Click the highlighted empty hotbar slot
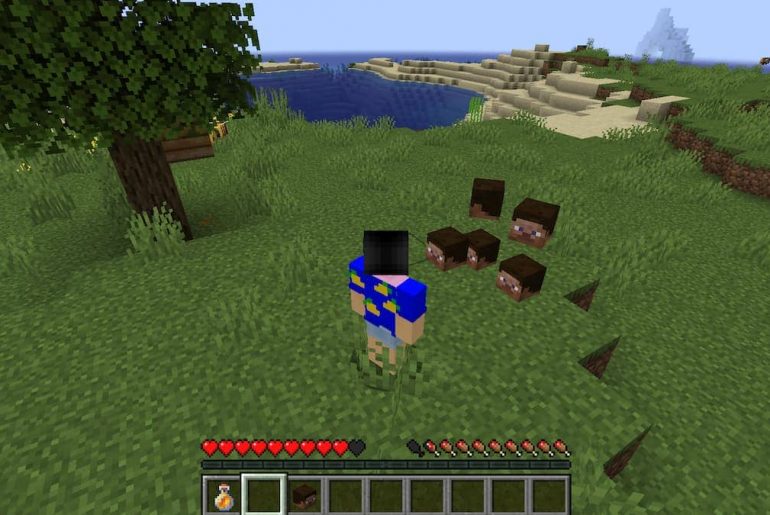Screen dimensions: 770x515 (264, 495)
